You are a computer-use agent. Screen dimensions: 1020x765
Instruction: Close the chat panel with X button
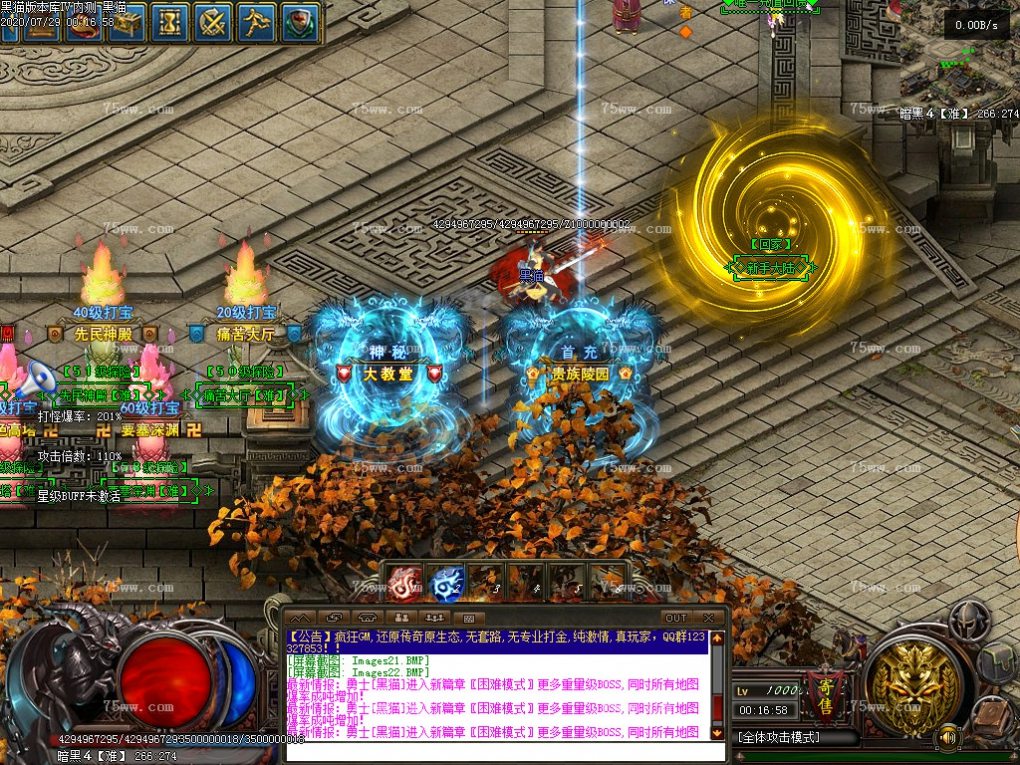[x=709, y=618]
